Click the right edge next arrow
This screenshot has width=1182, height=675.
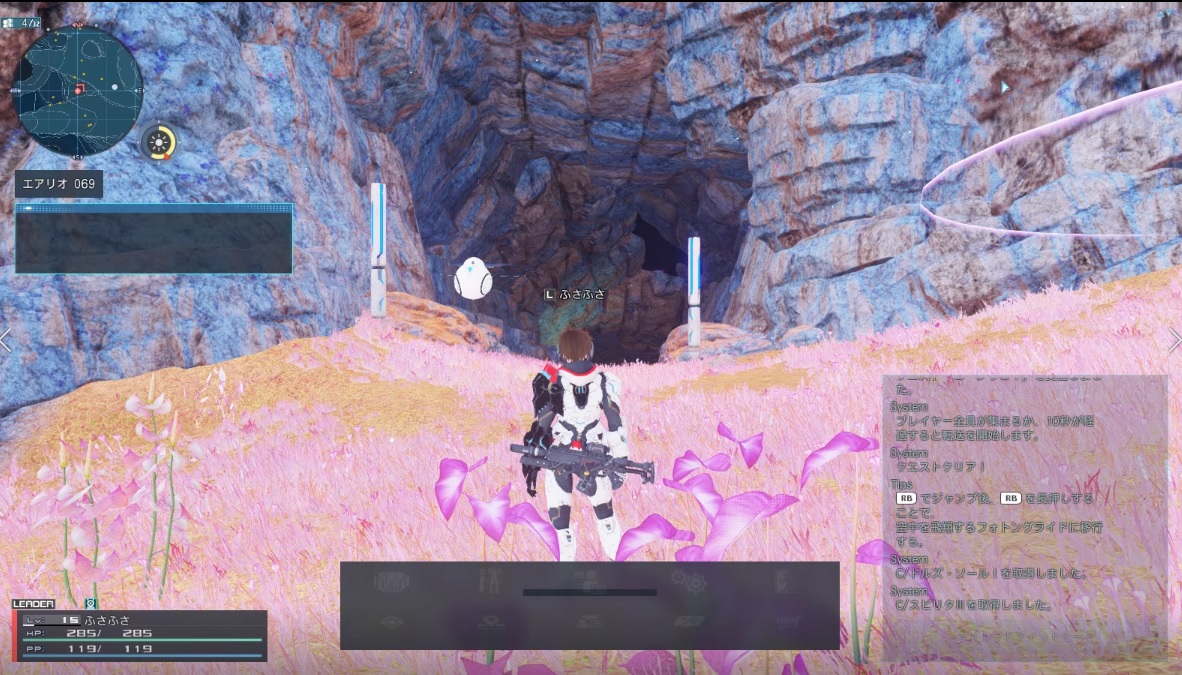pos(1174,341)
